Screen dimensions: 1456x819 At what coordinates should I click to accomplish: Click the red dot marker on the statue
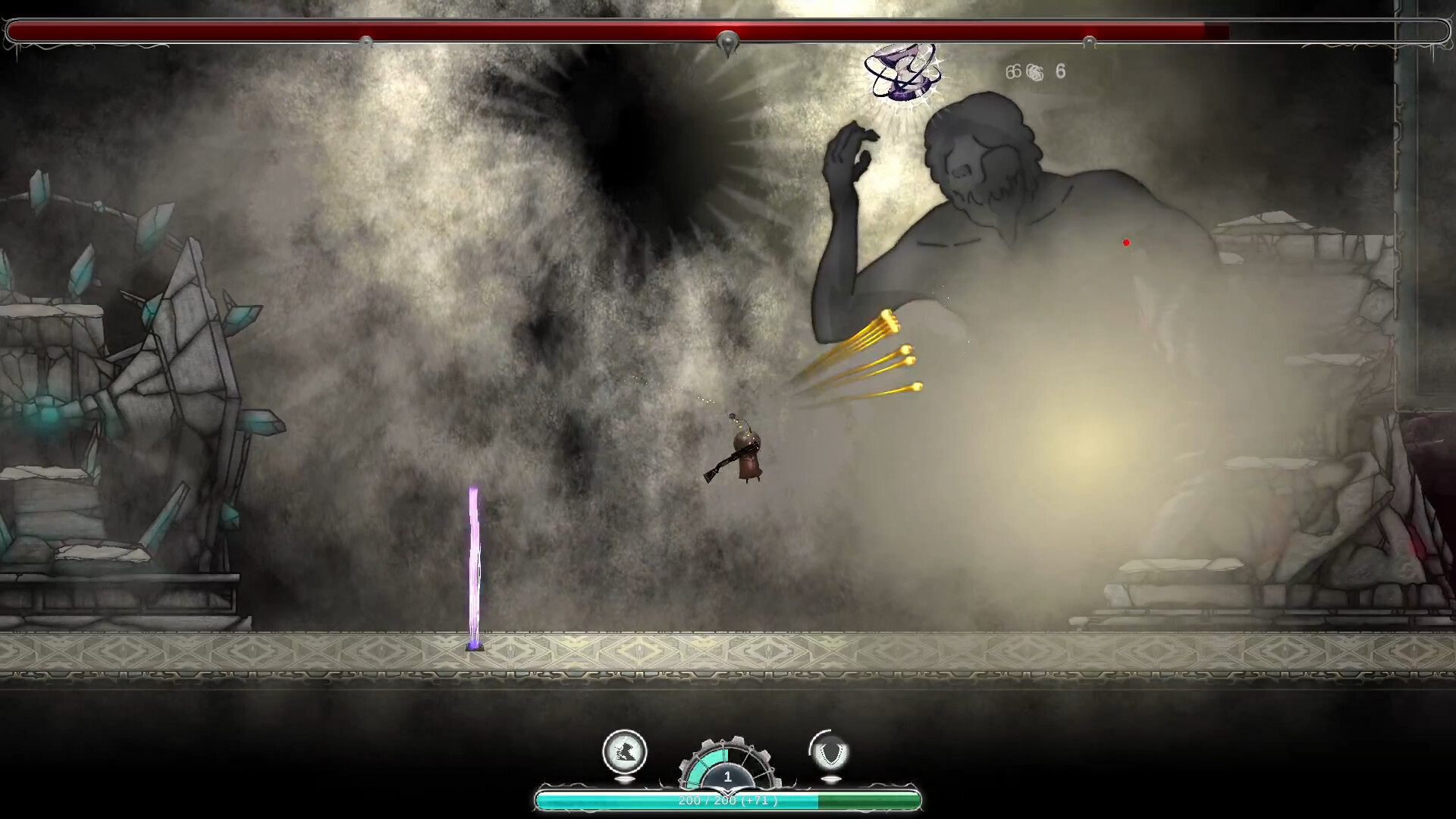point(1125,242)
